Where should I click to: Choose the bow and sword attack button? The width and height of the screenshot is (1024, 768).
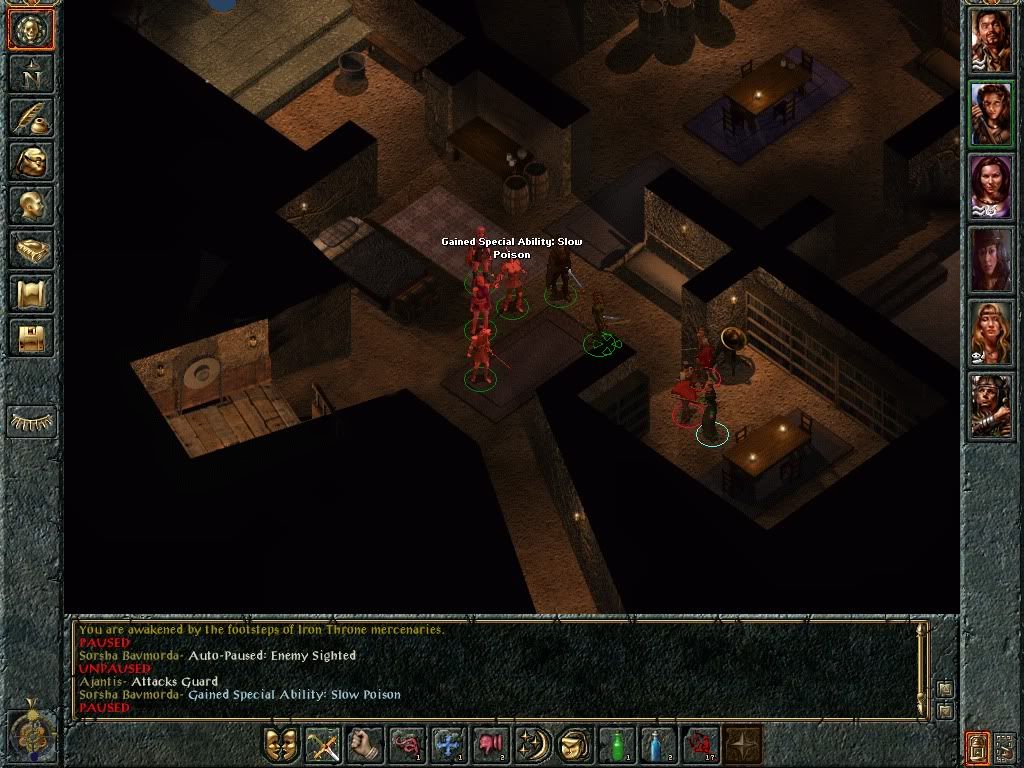click(323, 745)
